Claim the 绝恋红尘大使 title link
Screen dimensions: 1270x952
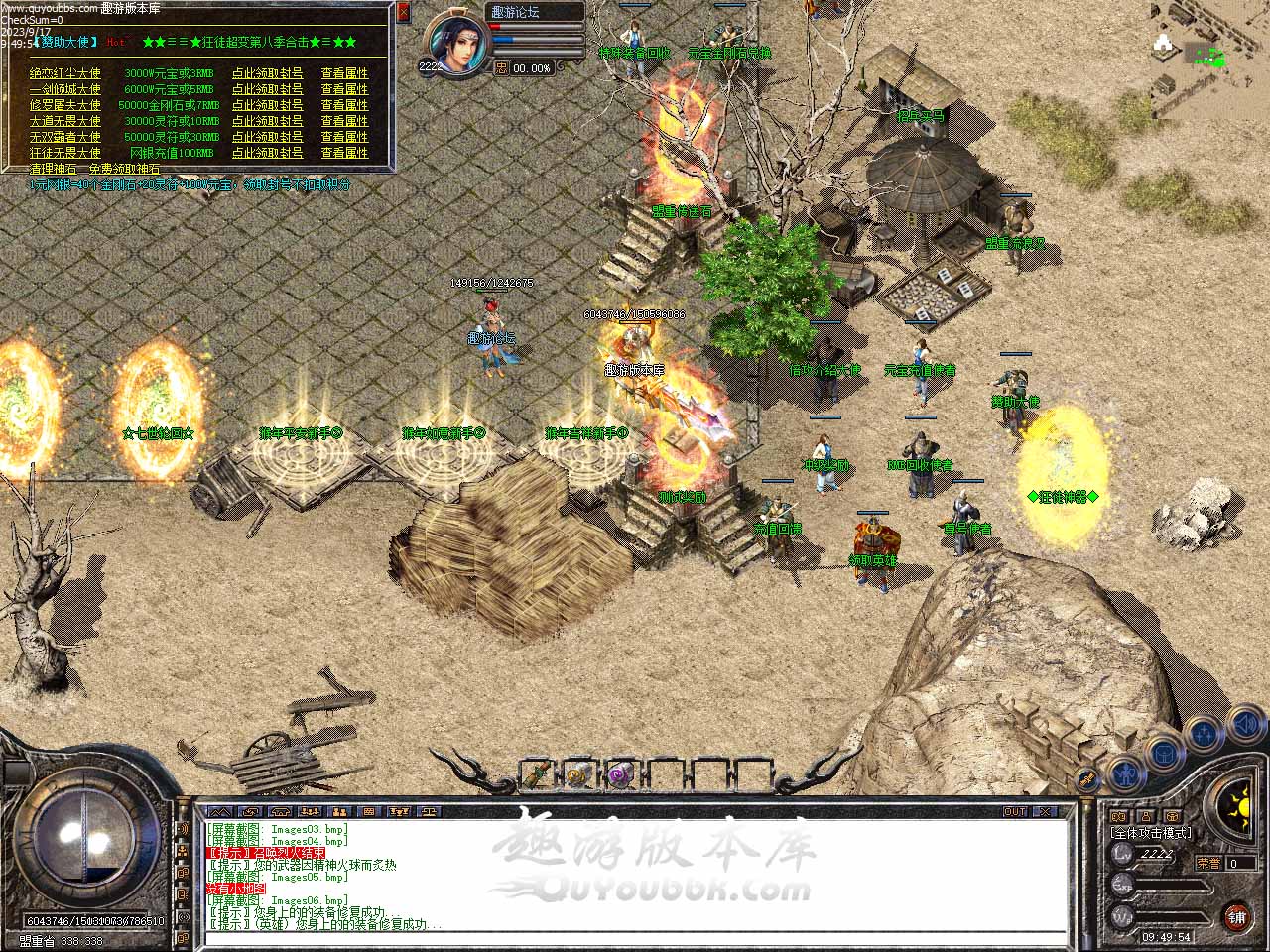[x=268, y=73]
